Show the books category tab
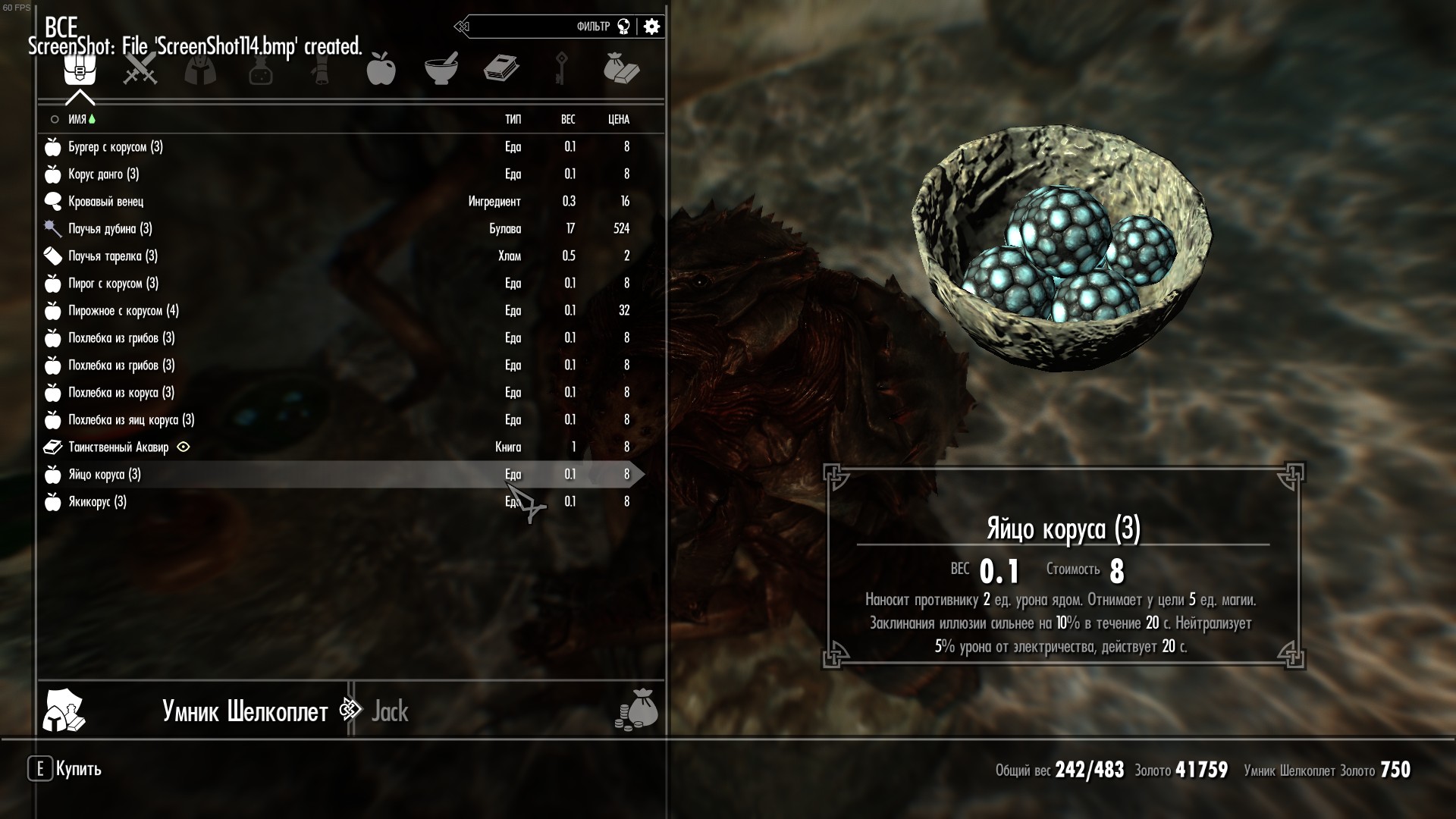 (501, 70)
